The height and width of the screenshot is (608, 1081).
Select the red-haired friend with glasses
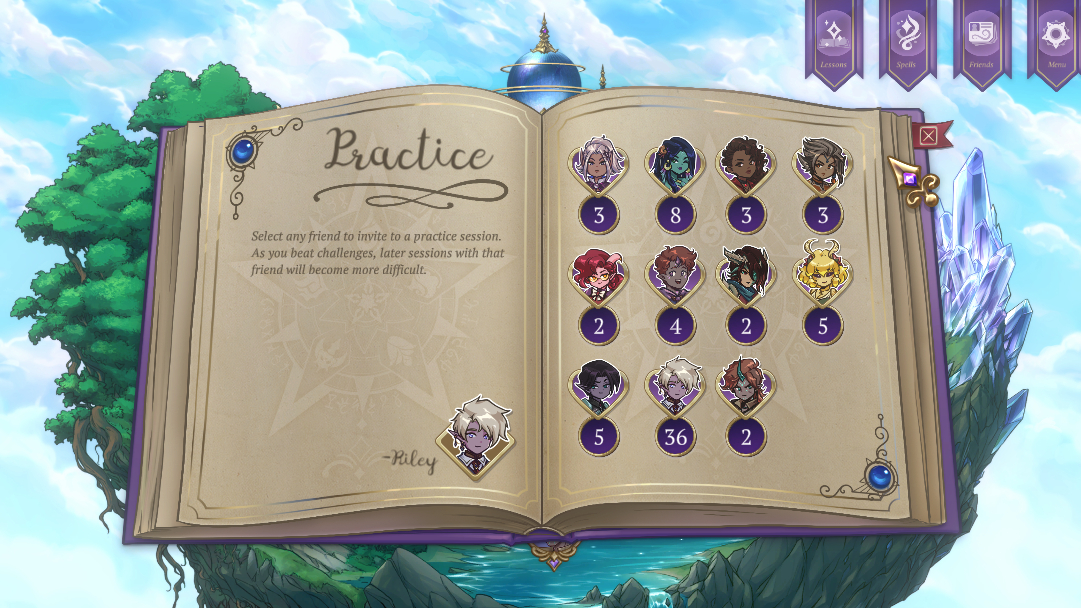pyautogui.click(x=598, y=276)
